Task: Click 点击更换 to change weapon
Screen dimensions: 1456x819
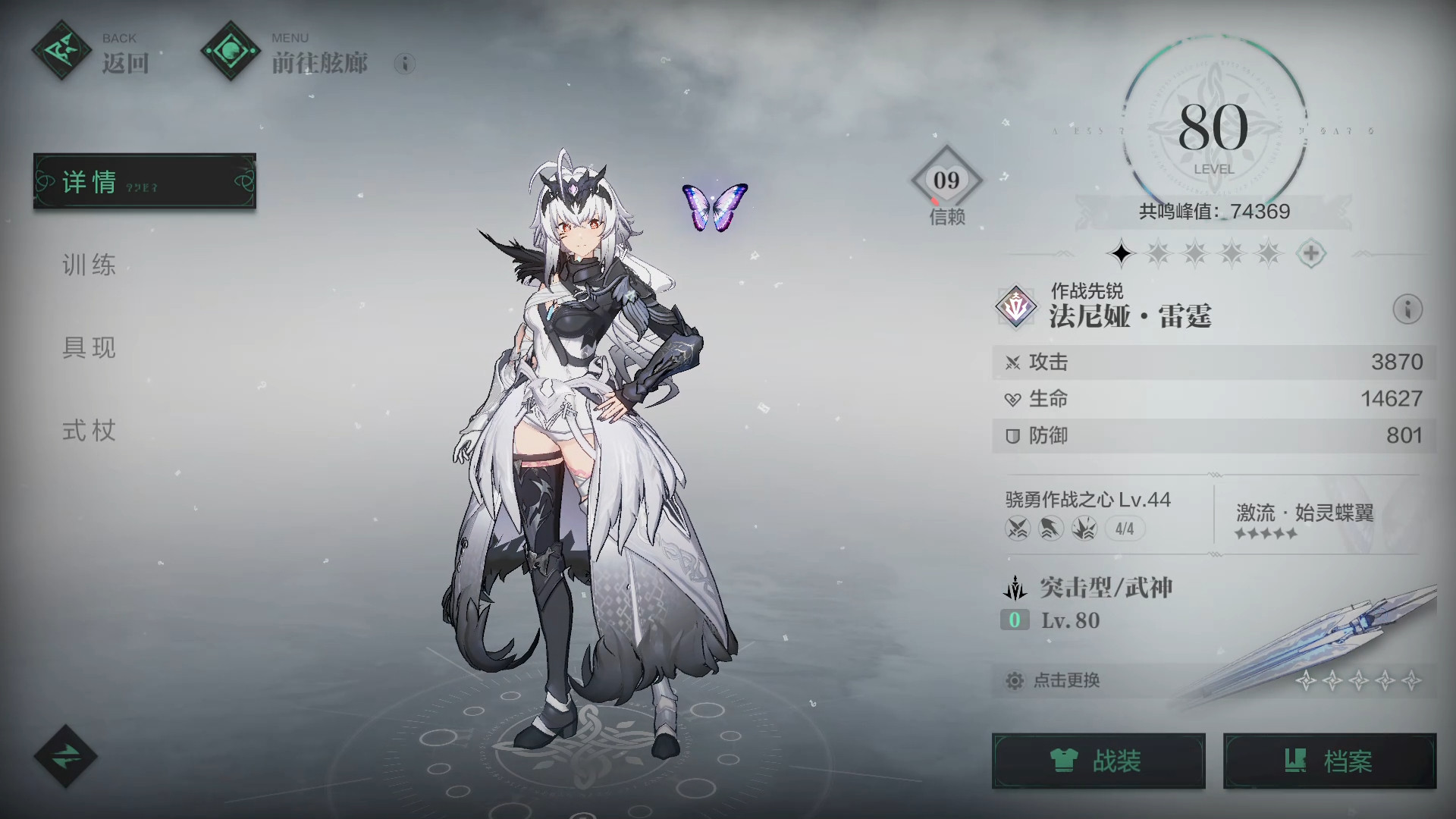Action: 1065,680
